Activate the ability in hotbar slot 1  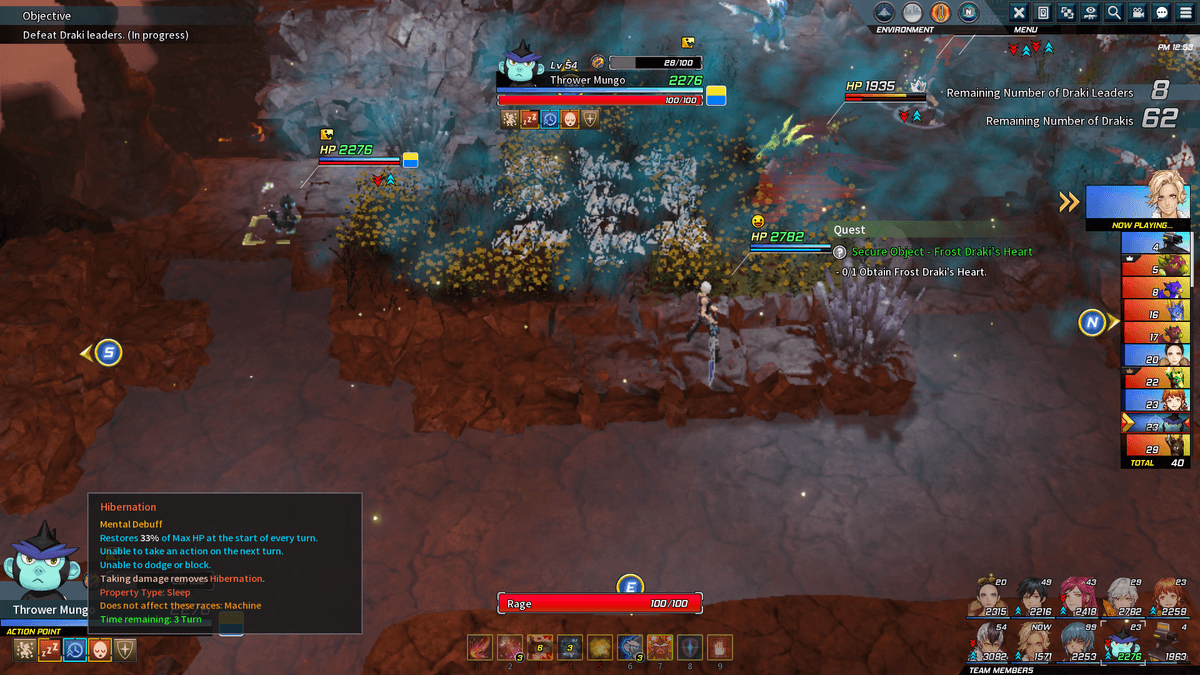(x=480, y=646)
